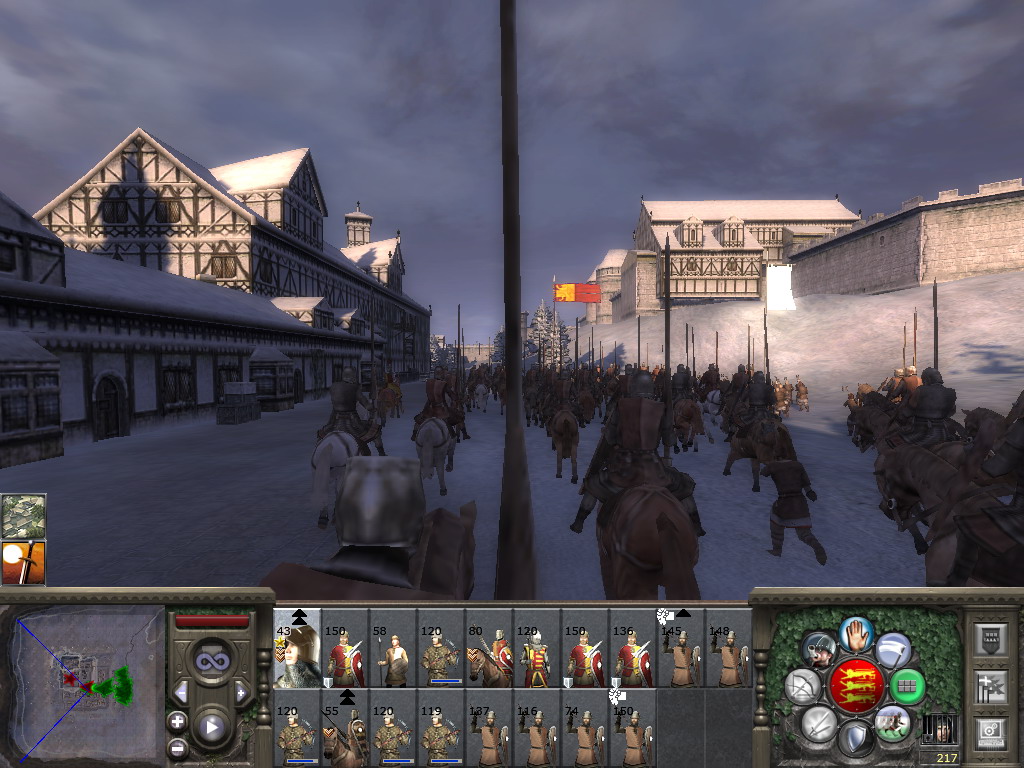Toggle the bow fire-at-will button
The image size is (1024, 768).
[x=803, y=686]
